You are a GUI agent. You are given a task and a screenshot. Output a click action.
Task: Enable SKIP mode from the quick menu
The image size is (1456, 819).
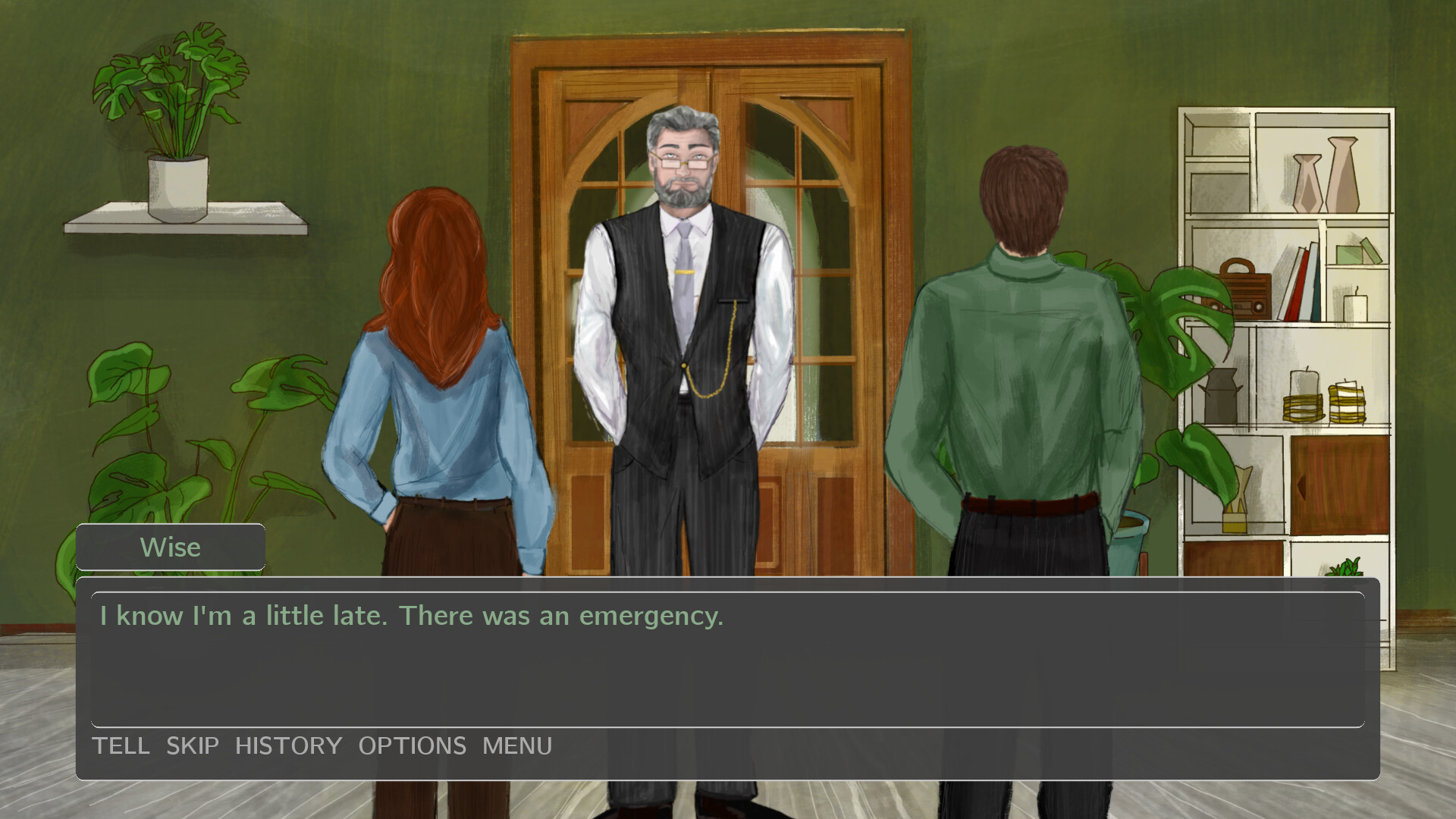pos(192,745)
